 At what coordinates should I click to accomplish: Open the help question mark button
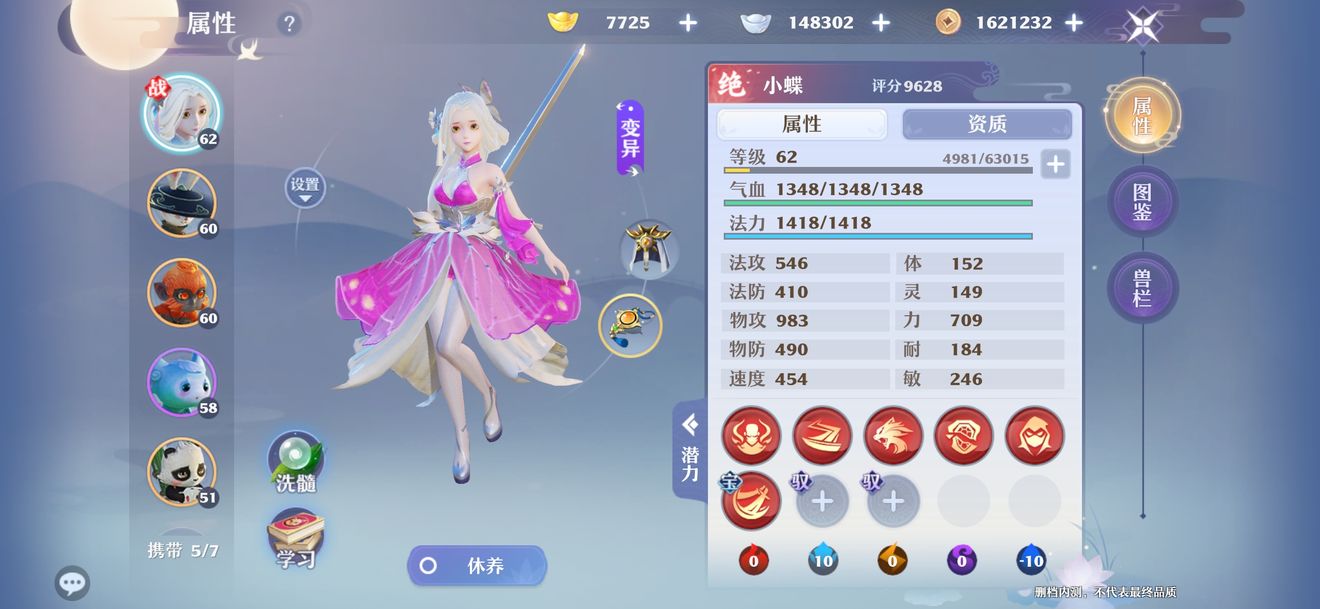tap(289, 24)
